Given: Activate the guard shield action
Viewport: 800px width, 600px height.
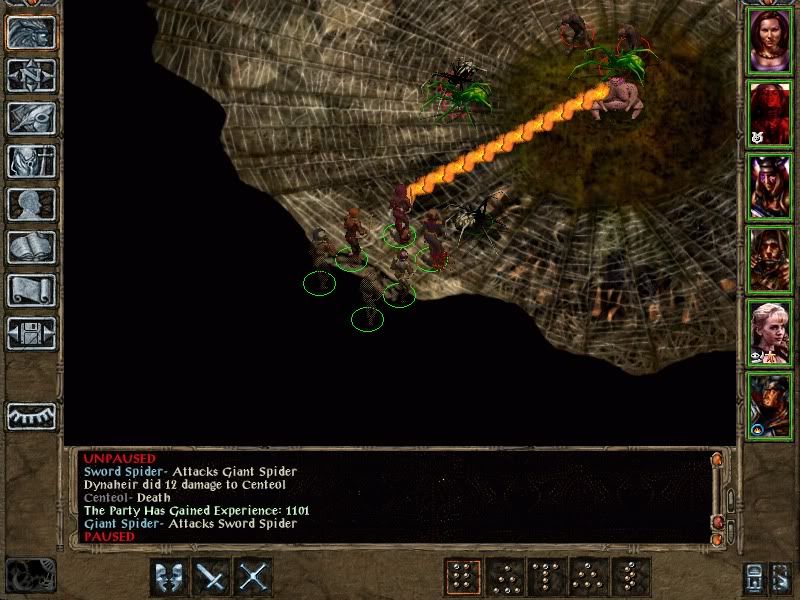Looking at the screenshot, I should 169,576.
